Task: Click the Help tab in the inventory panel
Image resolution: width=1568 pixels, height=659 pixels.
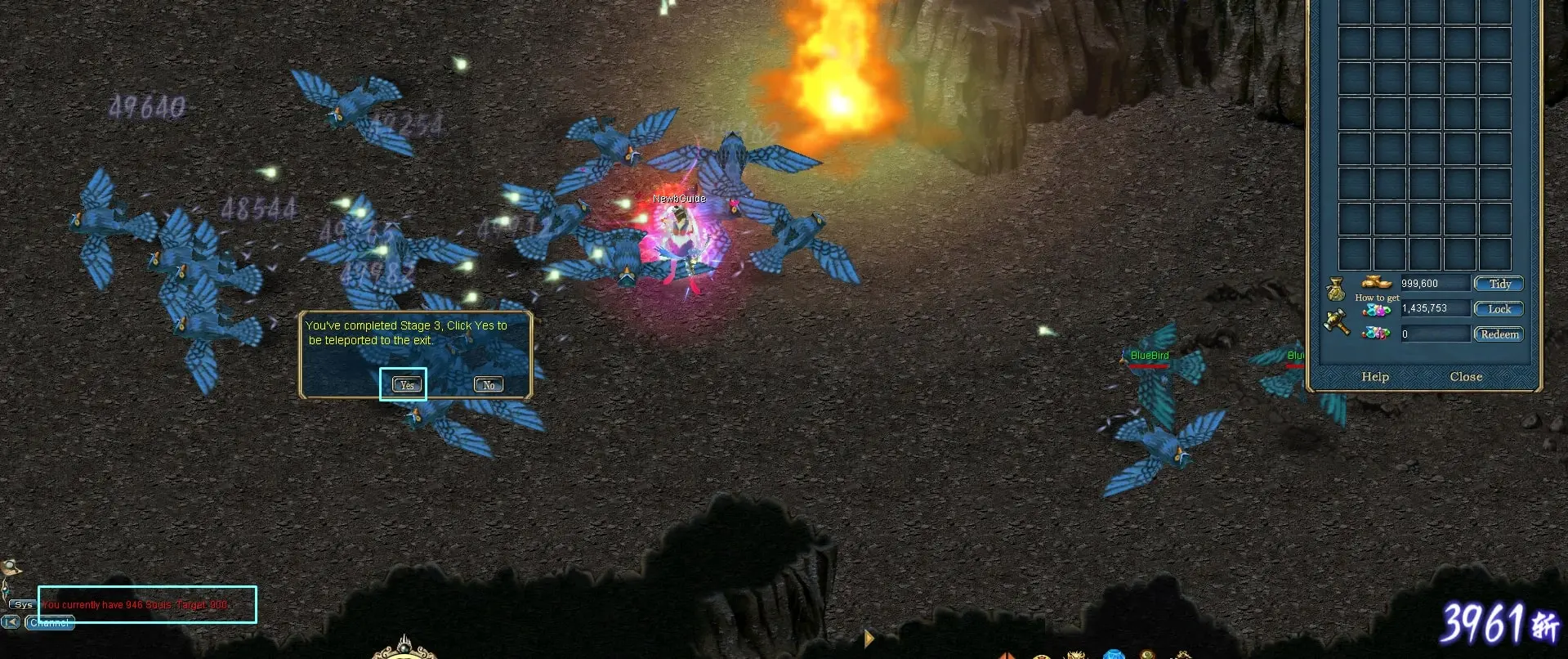Action: [x=1375, y=377]
